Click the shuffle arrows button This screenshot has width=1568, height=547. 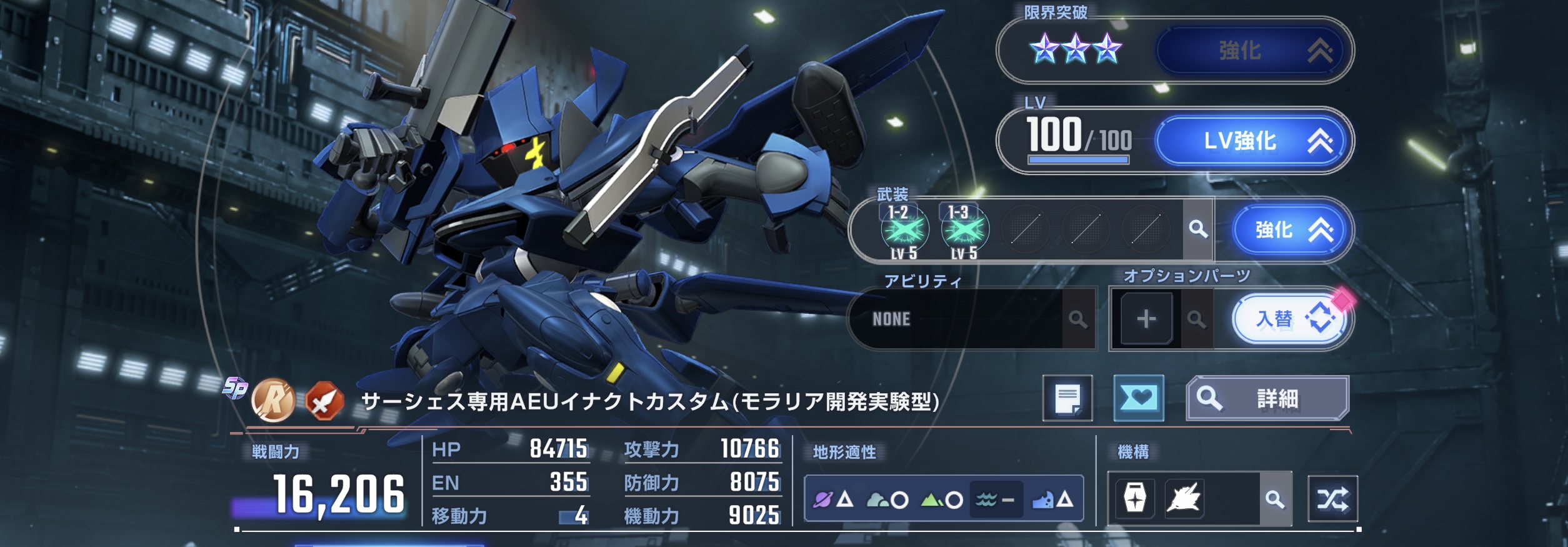coord(1332,499)
